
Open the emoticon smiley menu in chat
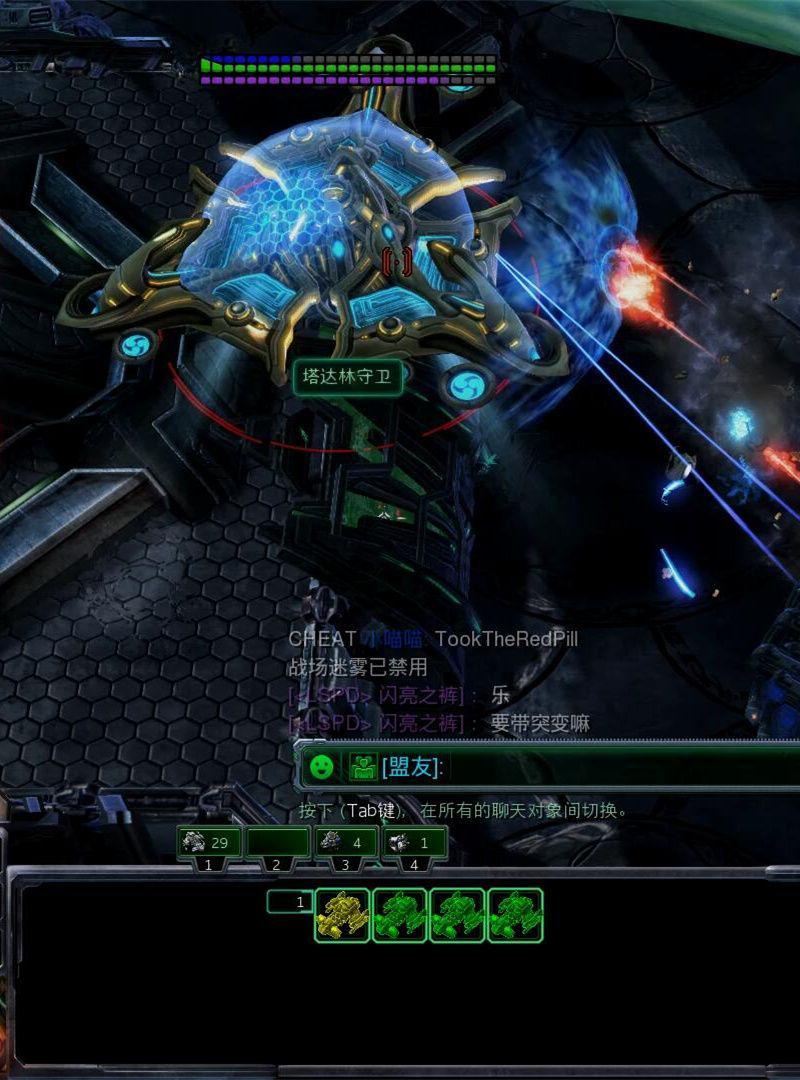[x=321, y=767]
